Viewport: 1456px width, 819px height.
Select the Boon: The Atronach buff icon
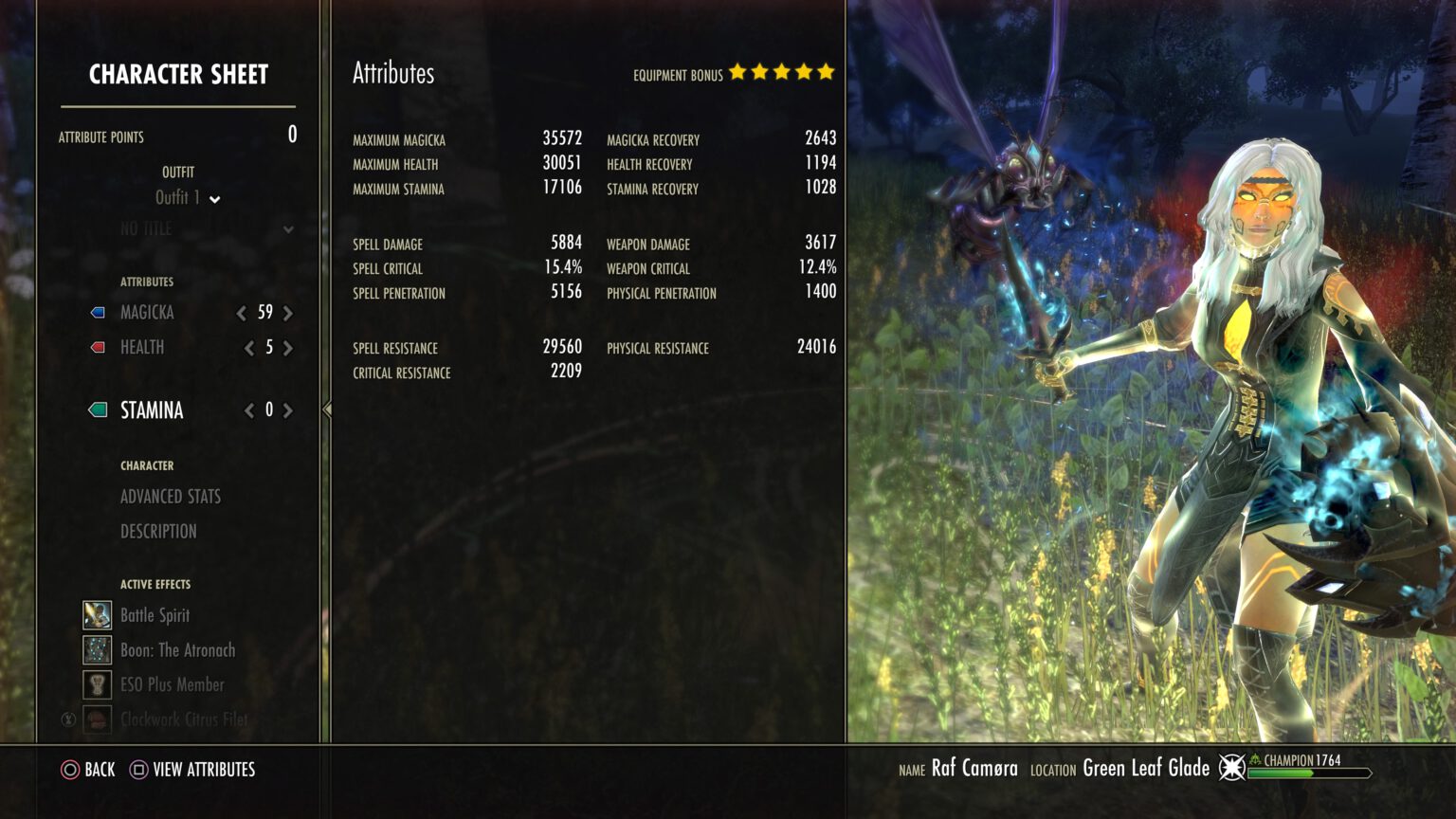(x=96, y=649)
